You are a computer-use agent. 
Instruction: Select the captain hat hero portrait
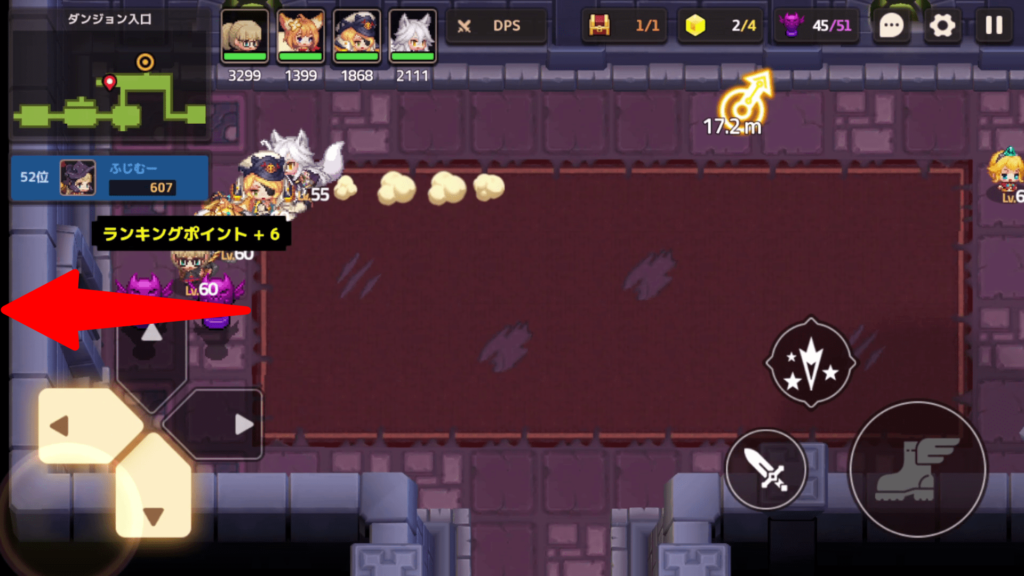(357, 37)
